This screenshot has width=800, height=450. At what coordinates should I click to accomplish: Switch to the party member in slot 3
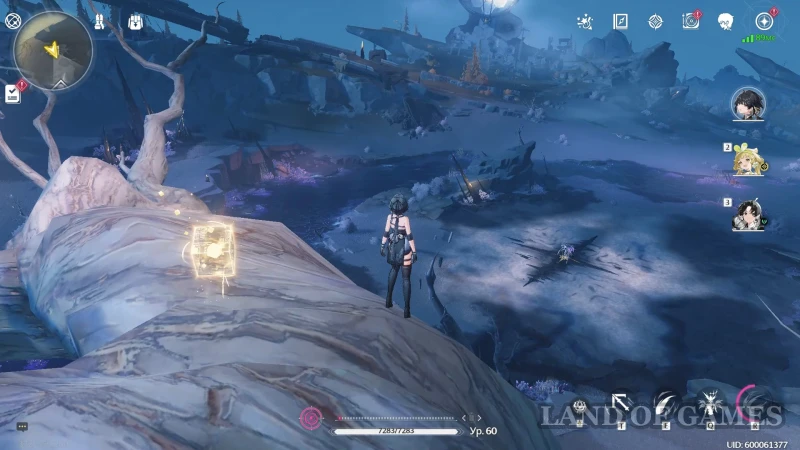coord(745,216)
